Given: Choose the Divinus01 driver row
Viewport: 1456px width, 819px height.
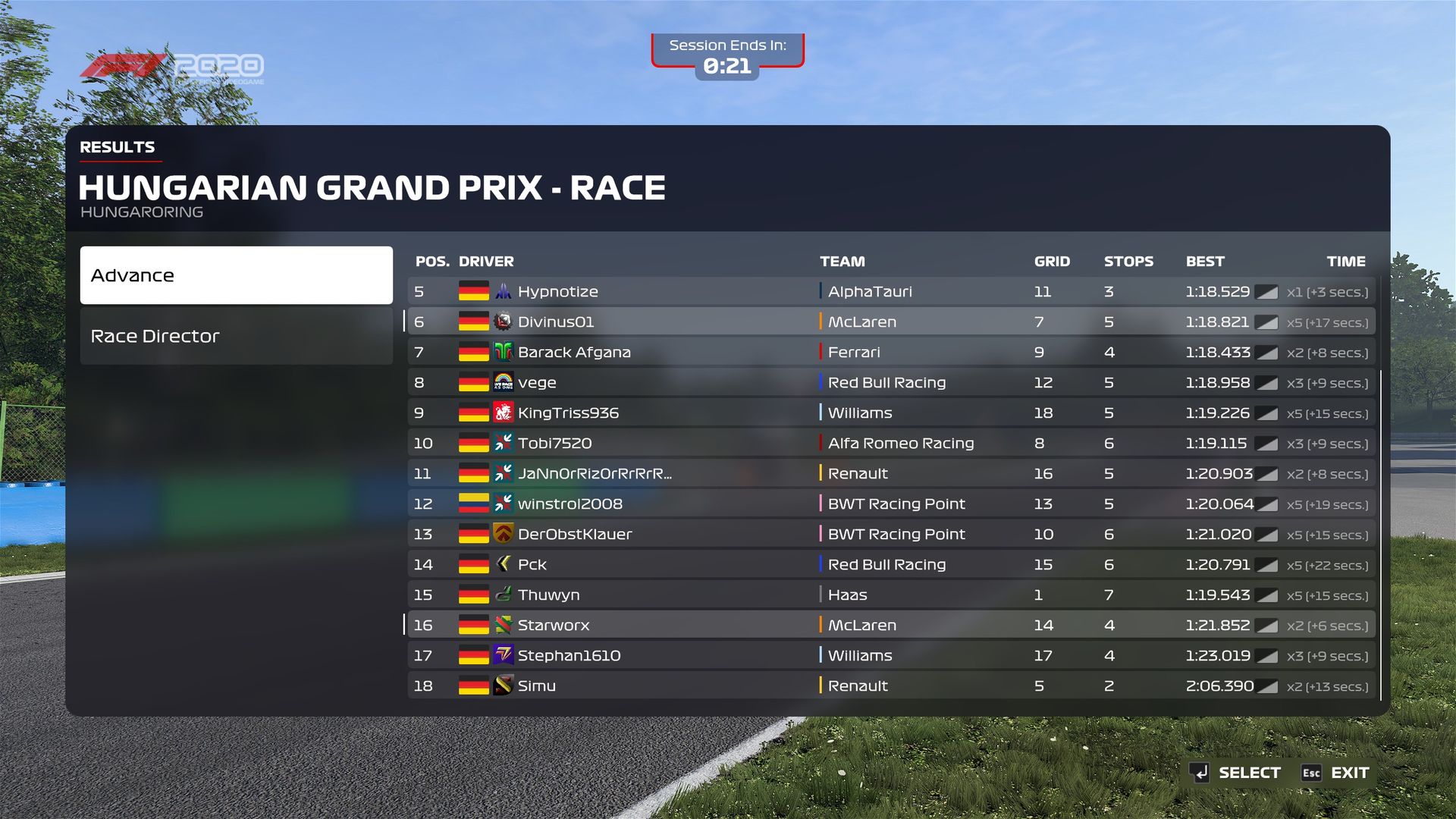Looking at the screenshot, I should click(891, 322).
